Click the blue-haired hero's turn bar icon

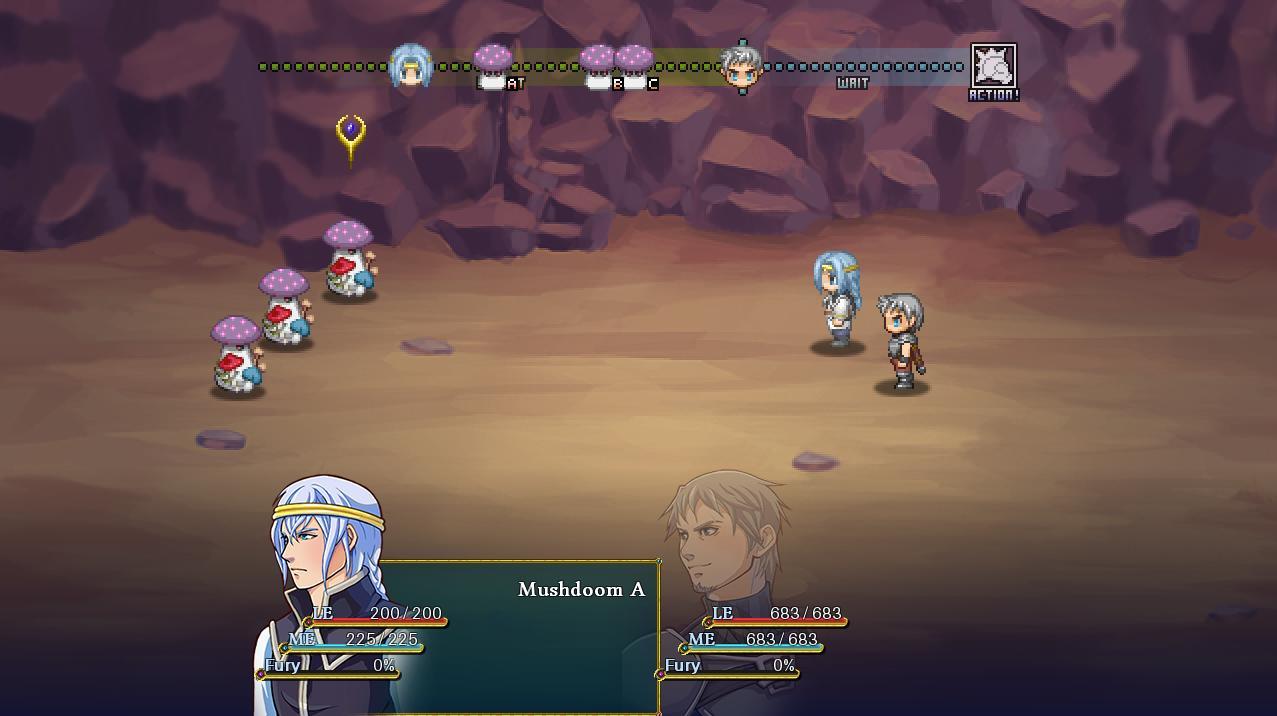(410, 66)
